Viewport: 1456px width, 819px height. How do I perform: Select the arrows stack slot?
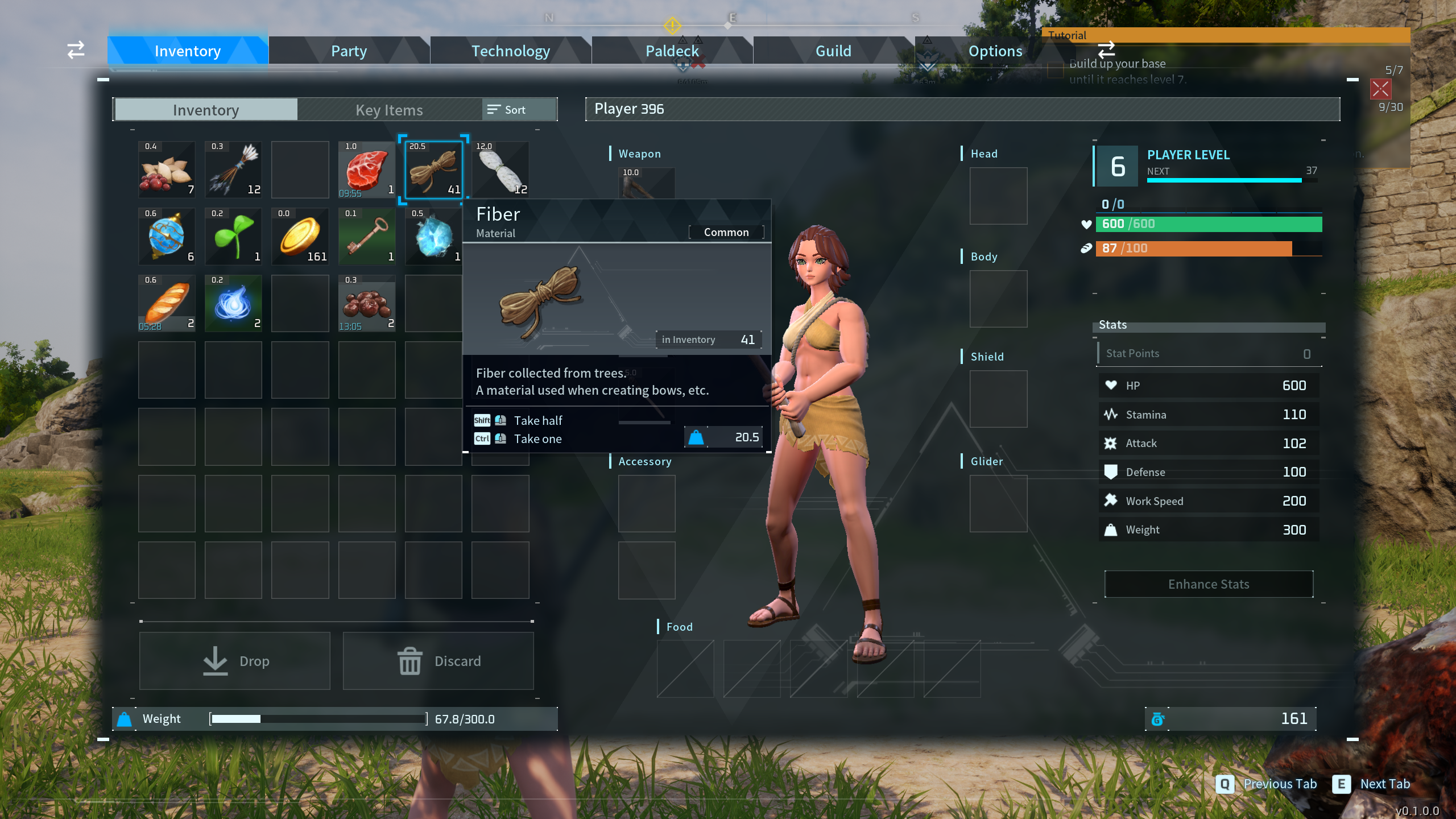point(233,169)
